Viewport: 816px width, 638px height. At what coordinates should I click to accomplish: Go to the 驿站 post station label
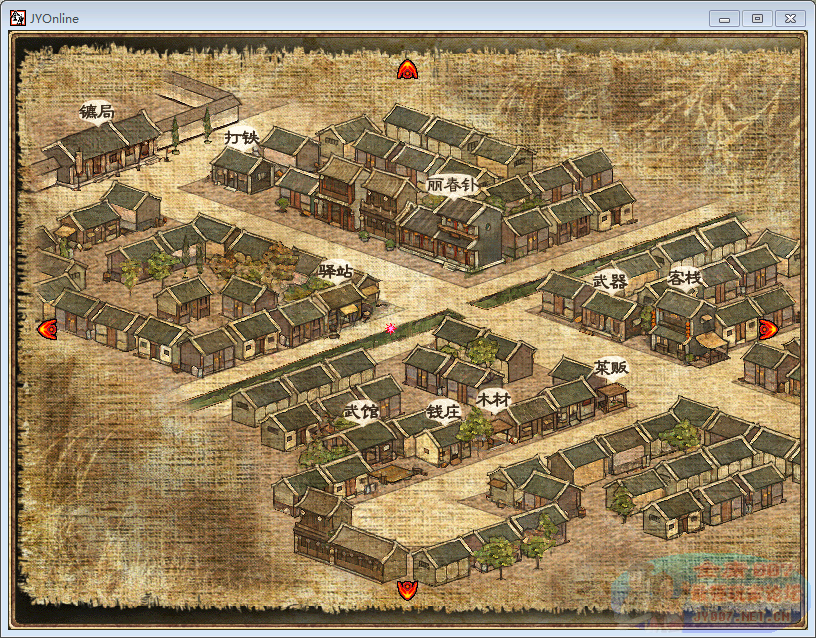[336, 271]
